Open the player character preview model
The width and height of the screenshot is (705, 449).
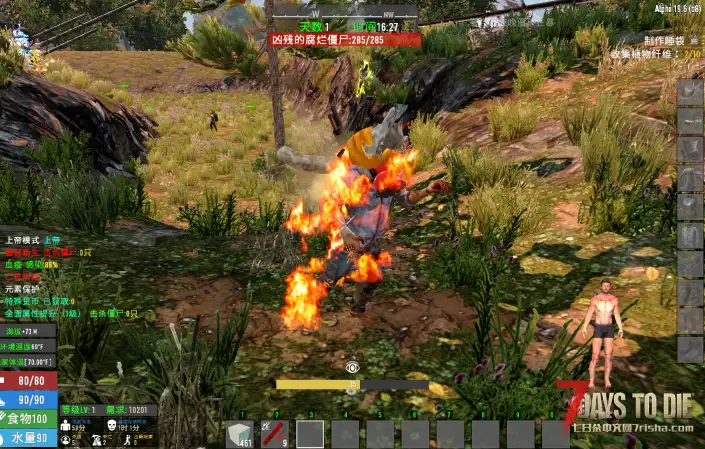pos(605,332)
